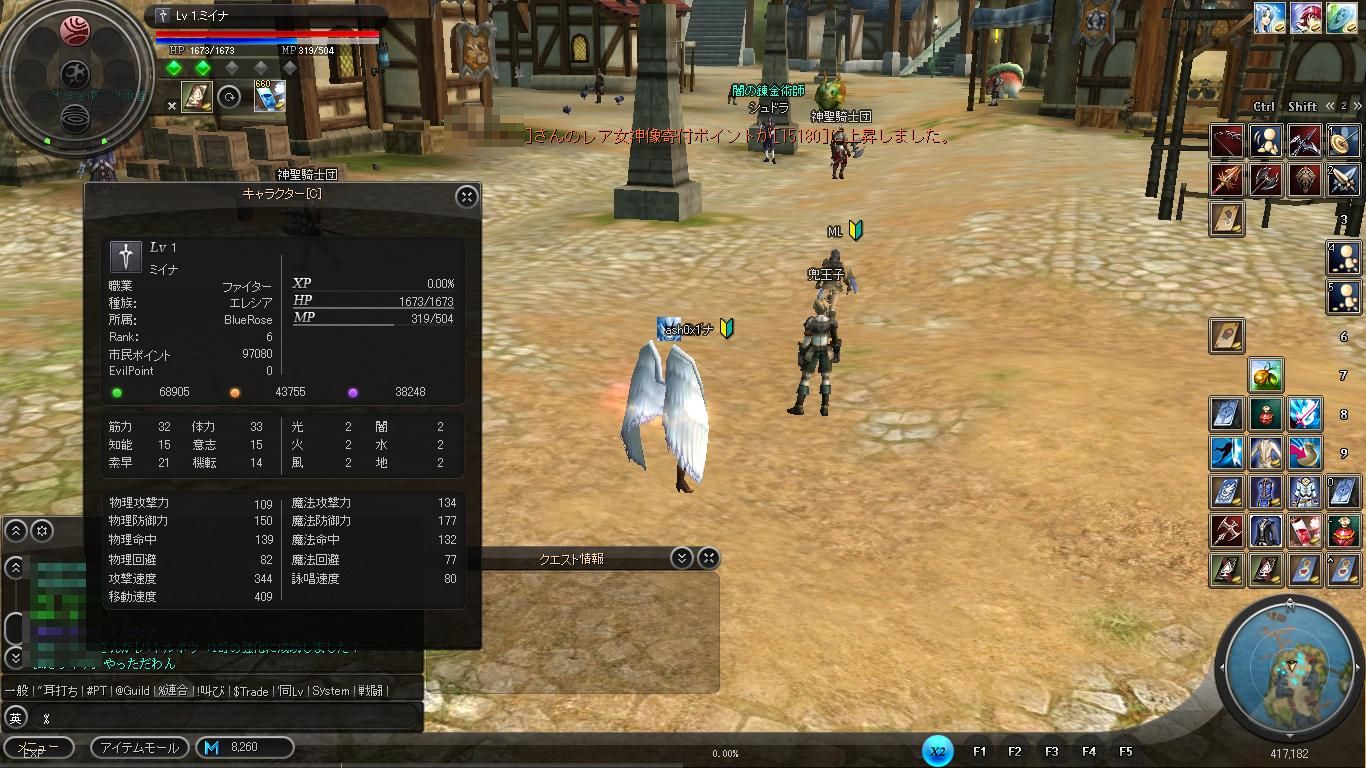Close the クエスト情報 quest panel
This screenshot has width=1366, height=768.
point(708,558)
